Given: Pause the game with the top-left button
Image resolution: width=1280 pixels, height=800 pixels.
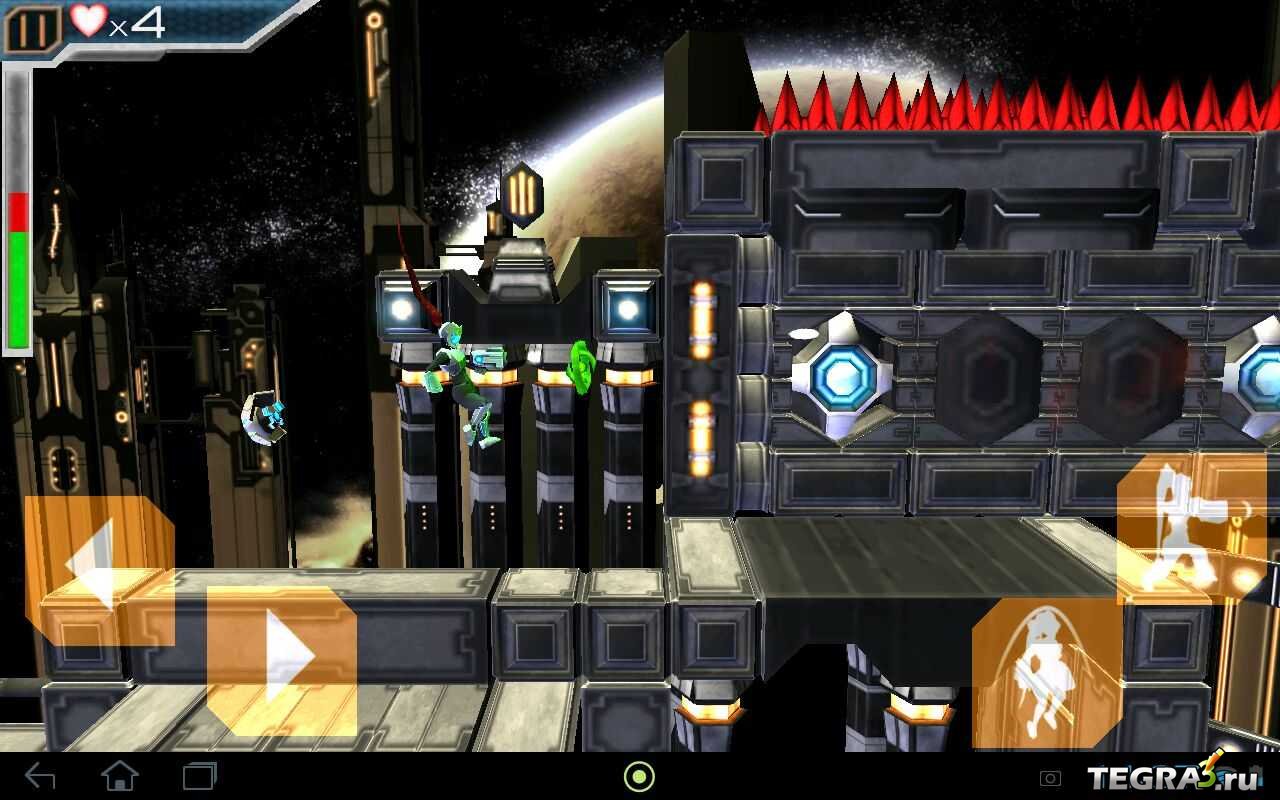Looking at the screenshot, I should 32,29.
